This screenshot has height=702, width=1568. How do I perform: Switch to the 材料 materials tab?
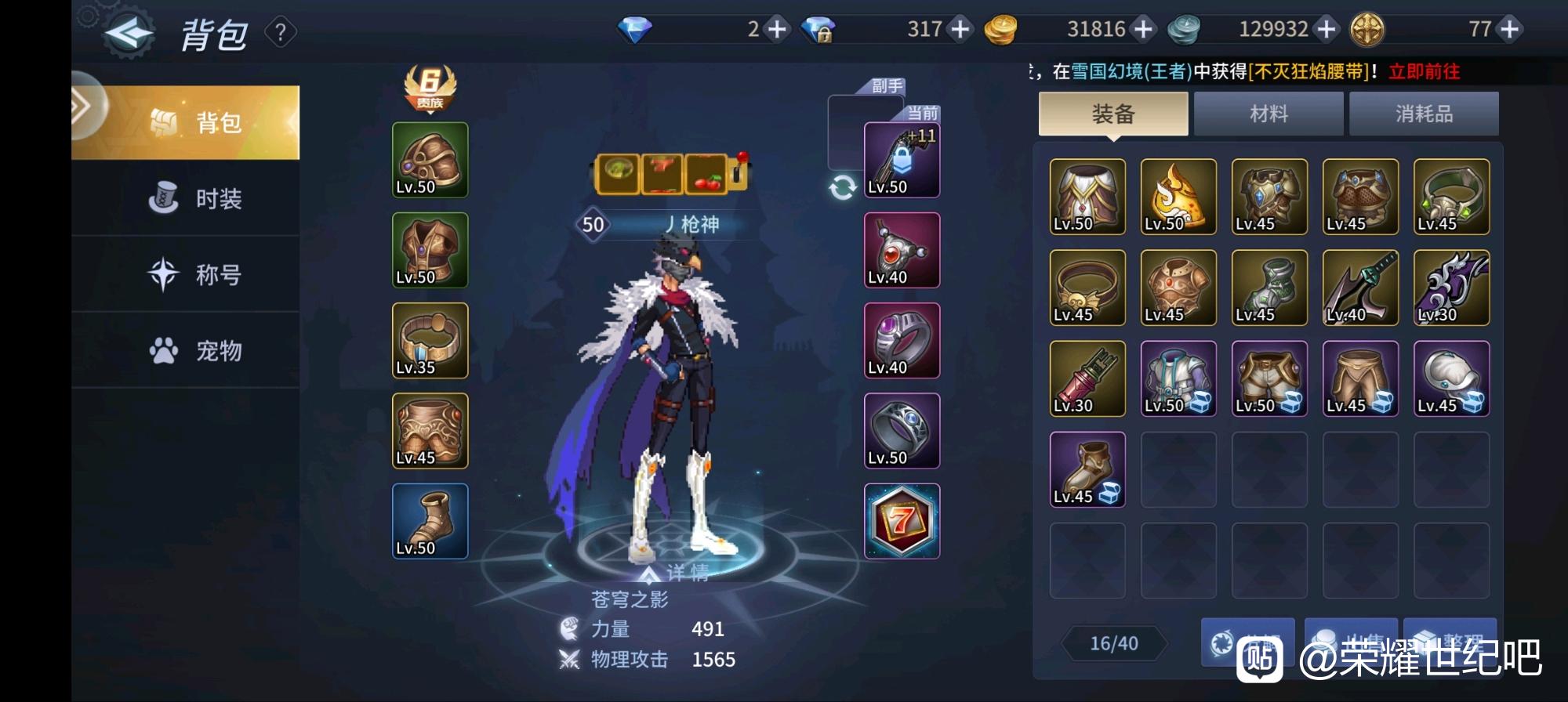(x=1268, y=114)
